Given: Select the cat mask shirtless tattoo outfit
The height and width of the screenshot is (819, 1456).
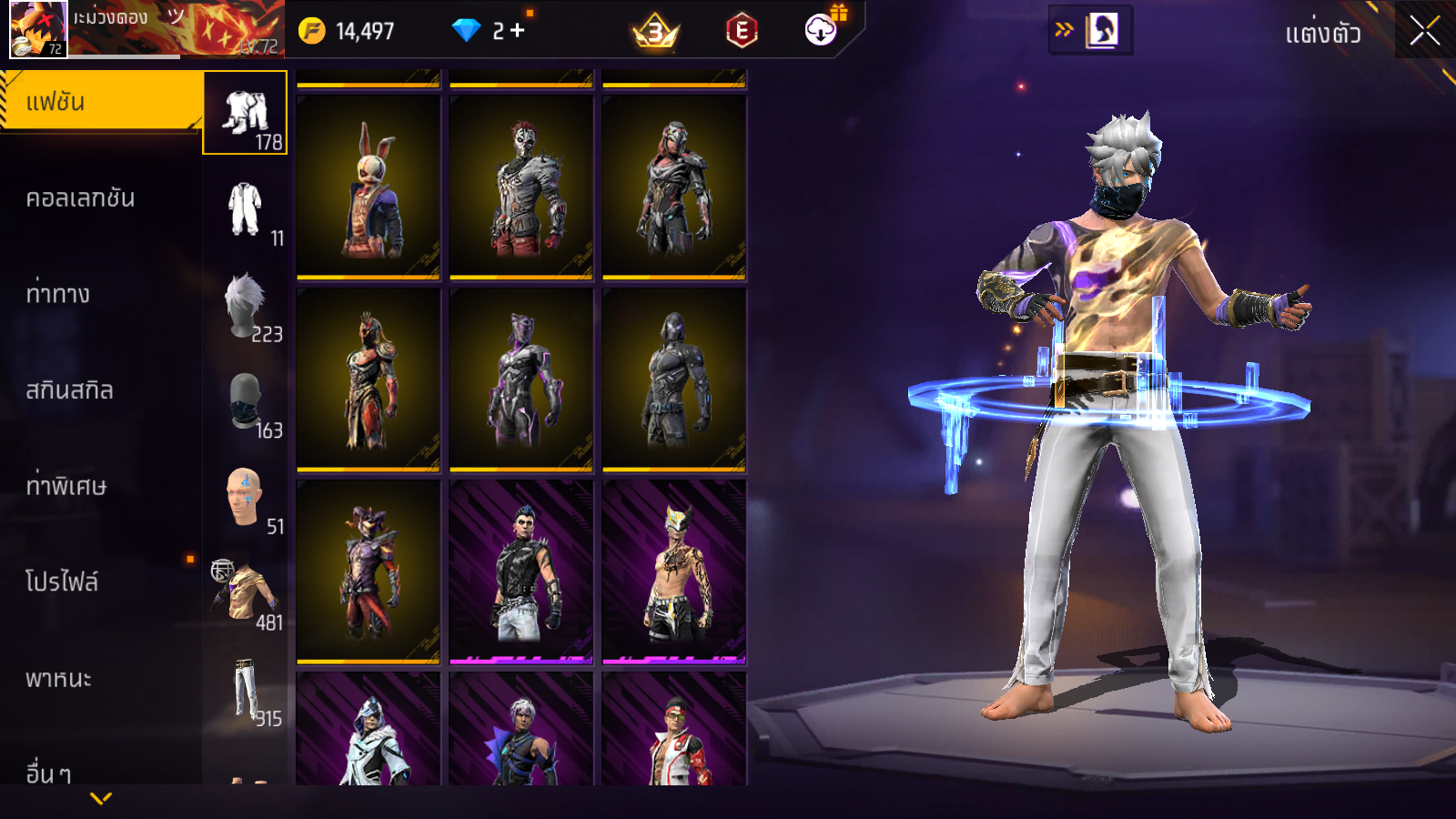Looking at the screenshot, I should [674, 571].
